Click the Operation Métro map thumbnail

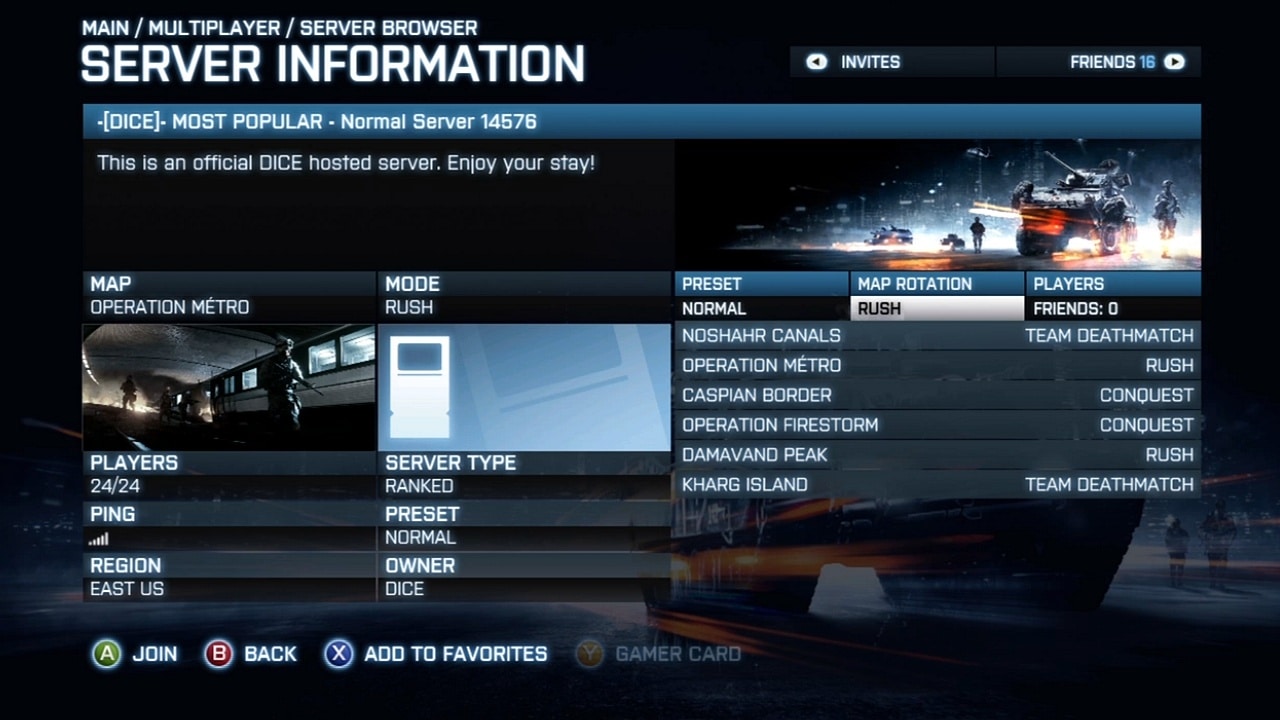228,387
